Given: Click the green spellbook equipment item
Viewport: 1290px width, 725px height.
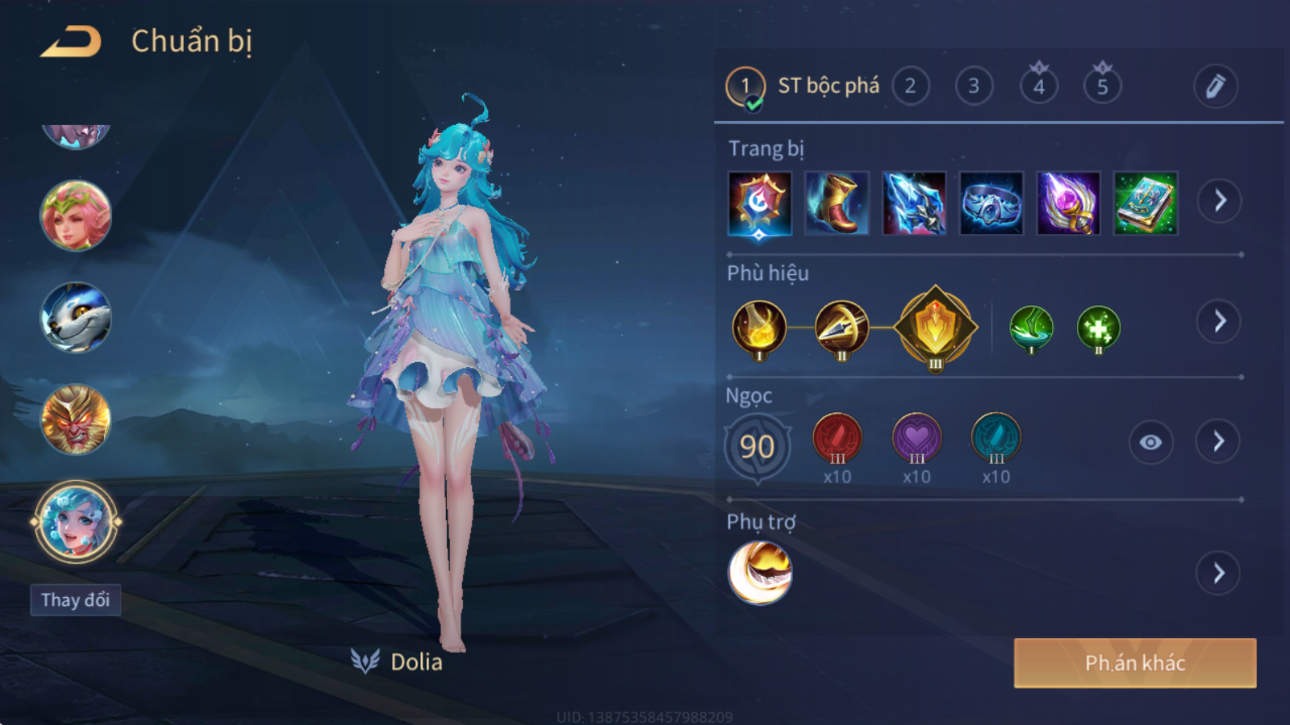Looking at the screenshot, I should coord(1145,203).
